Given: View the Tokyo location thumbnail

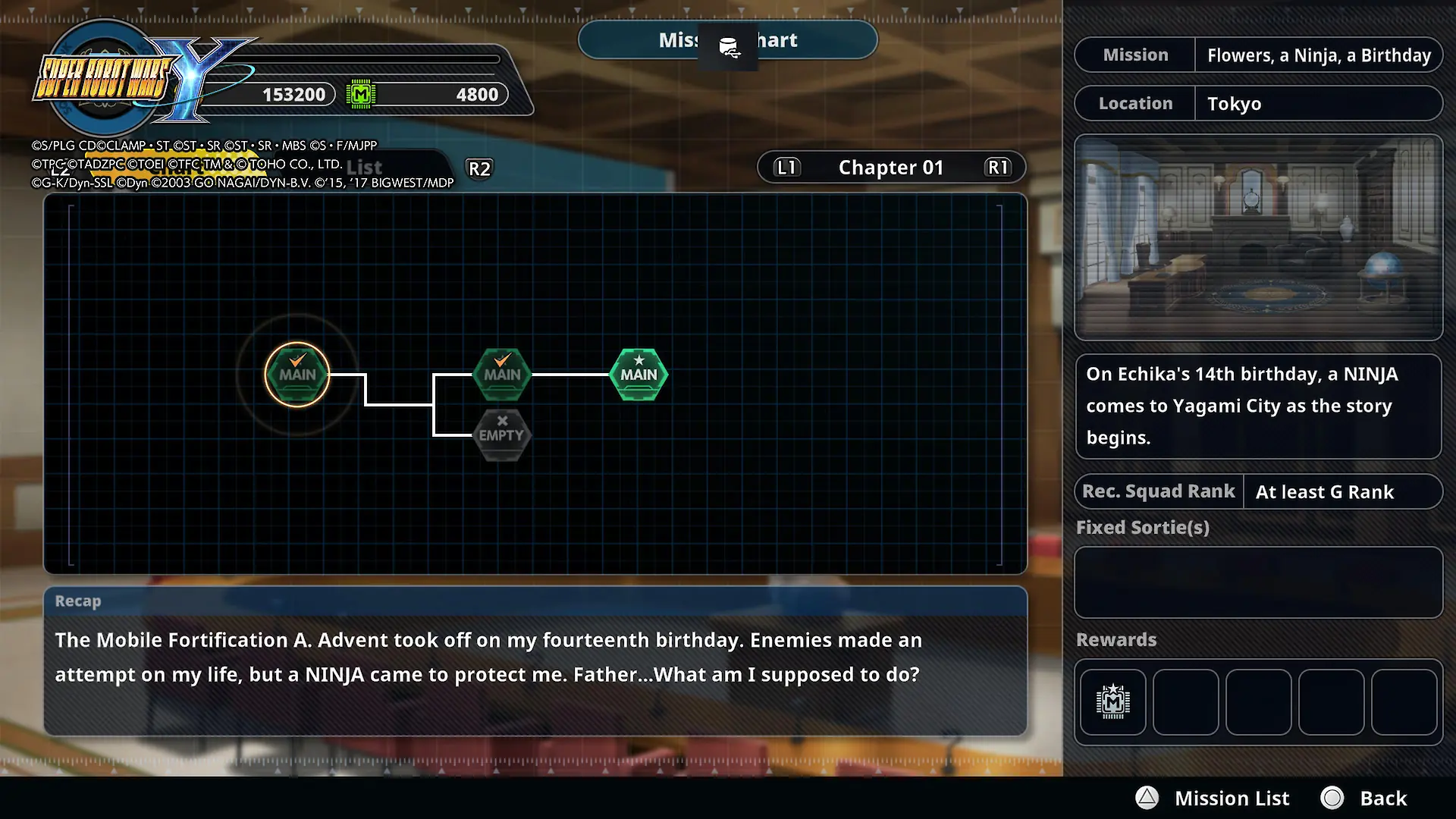Looking at the screenshot, I should pyautogui.click(x=1258, y=237).
